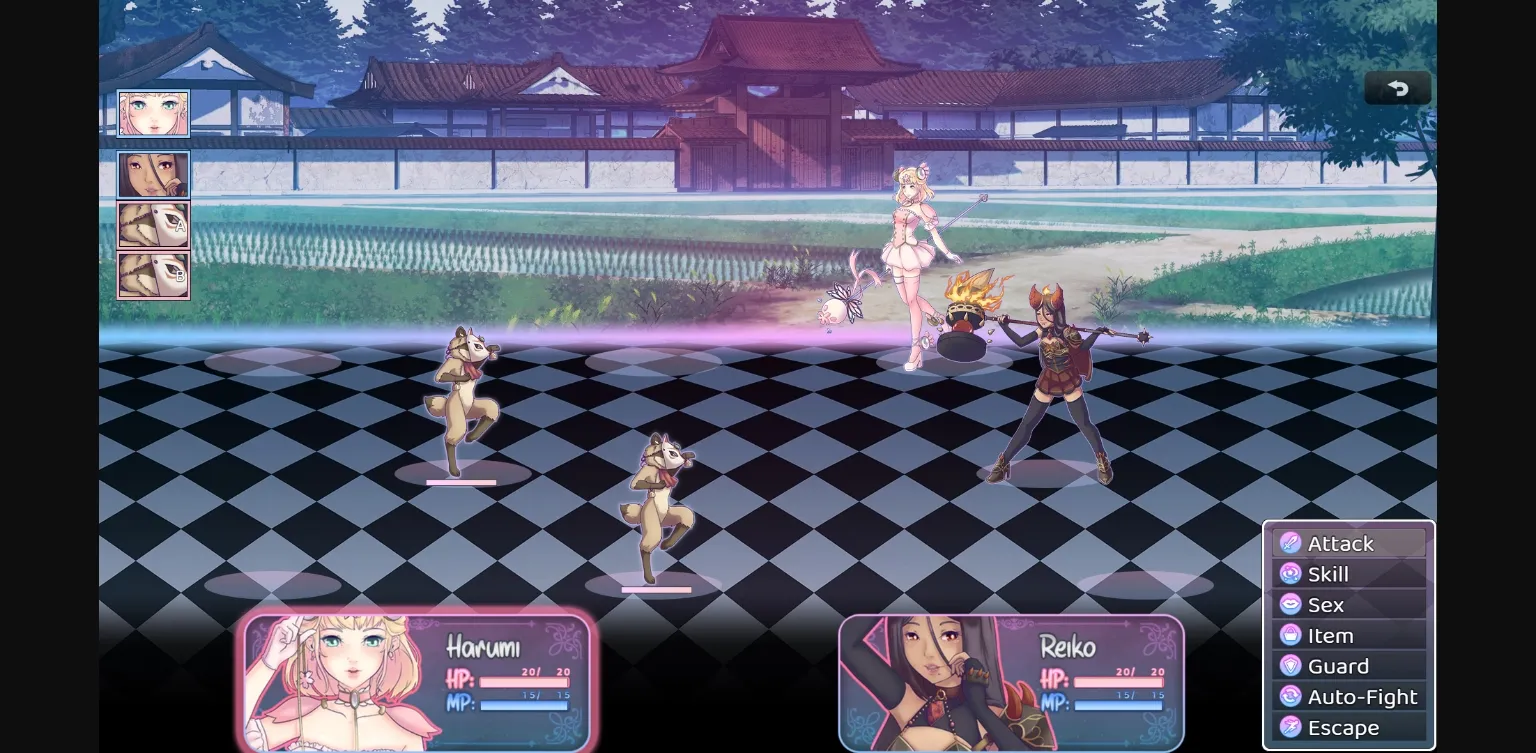Choose Guard from the battle menu
1536x753 pixels.
(x=1338, y=666)
